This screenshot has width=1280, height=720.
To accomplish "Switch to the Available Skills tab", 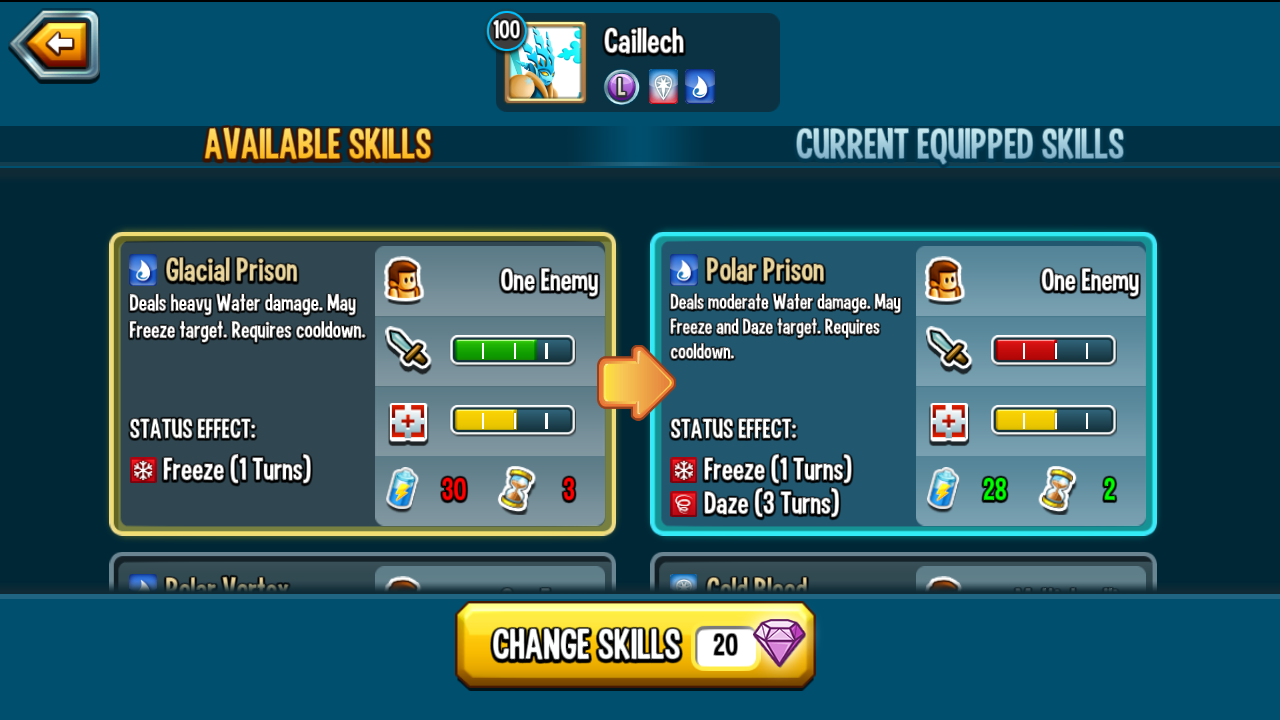I will click(x=318, y=143).
